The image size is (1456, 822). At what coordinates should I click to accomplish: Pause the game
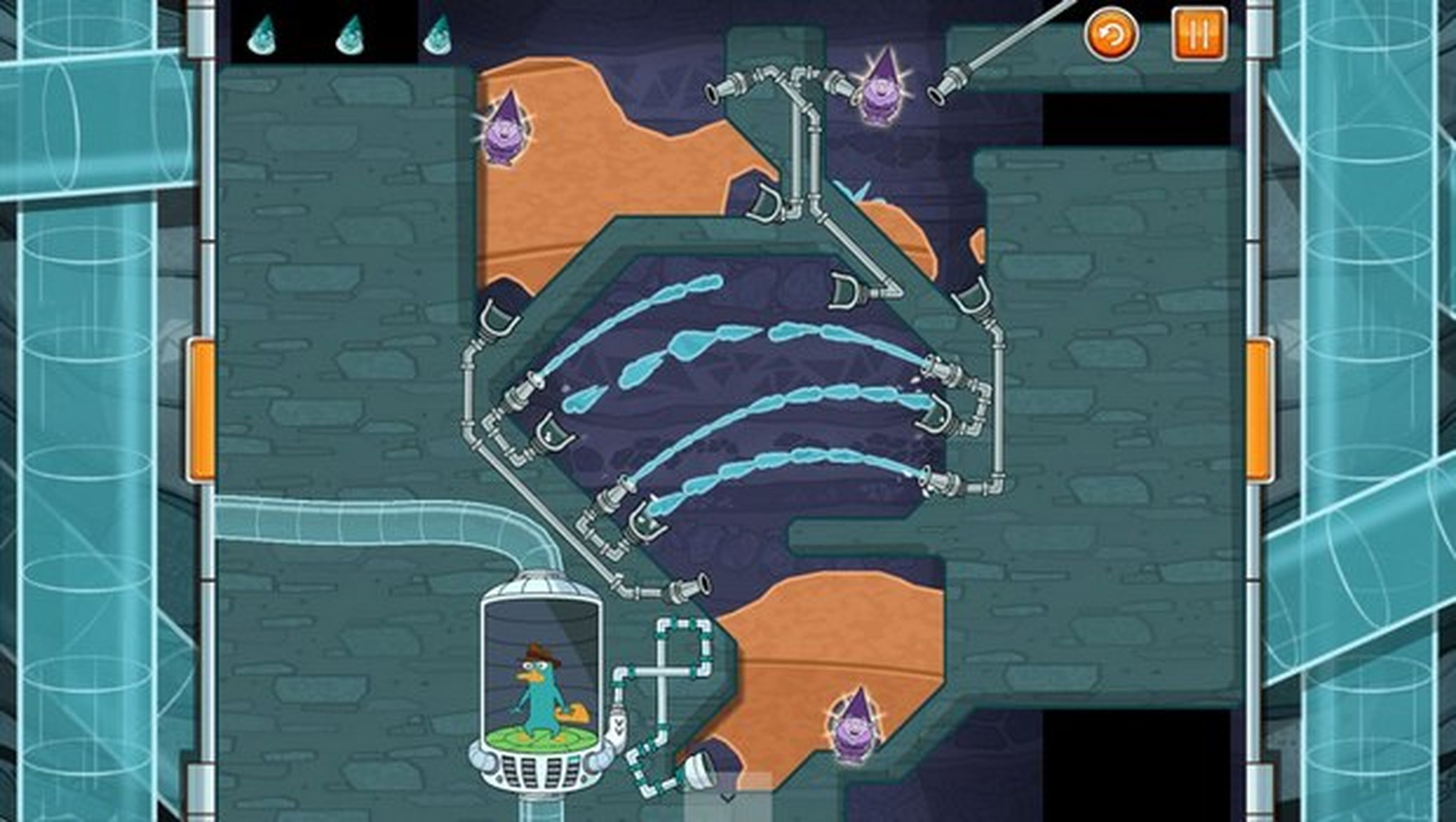pyautogui.click(x=1199, y=34)
